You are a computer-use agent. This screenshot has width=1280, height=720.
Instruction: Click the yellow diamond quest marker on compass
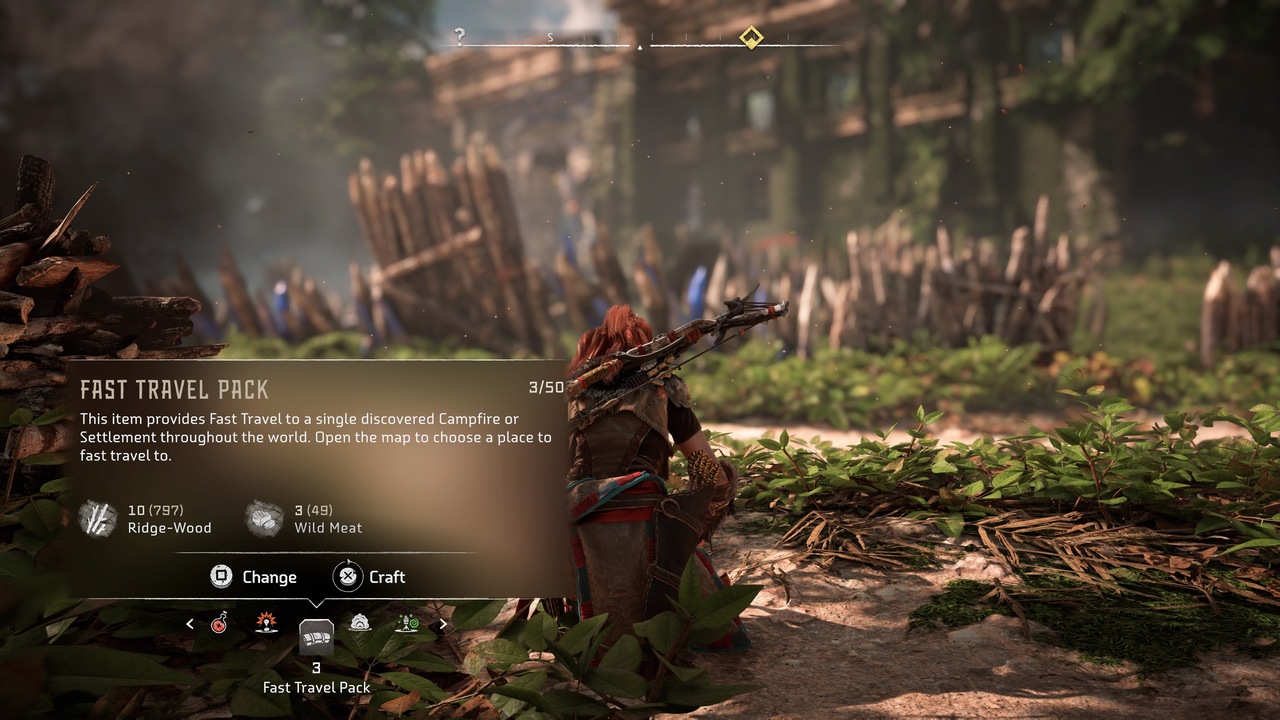coord(751,38)
